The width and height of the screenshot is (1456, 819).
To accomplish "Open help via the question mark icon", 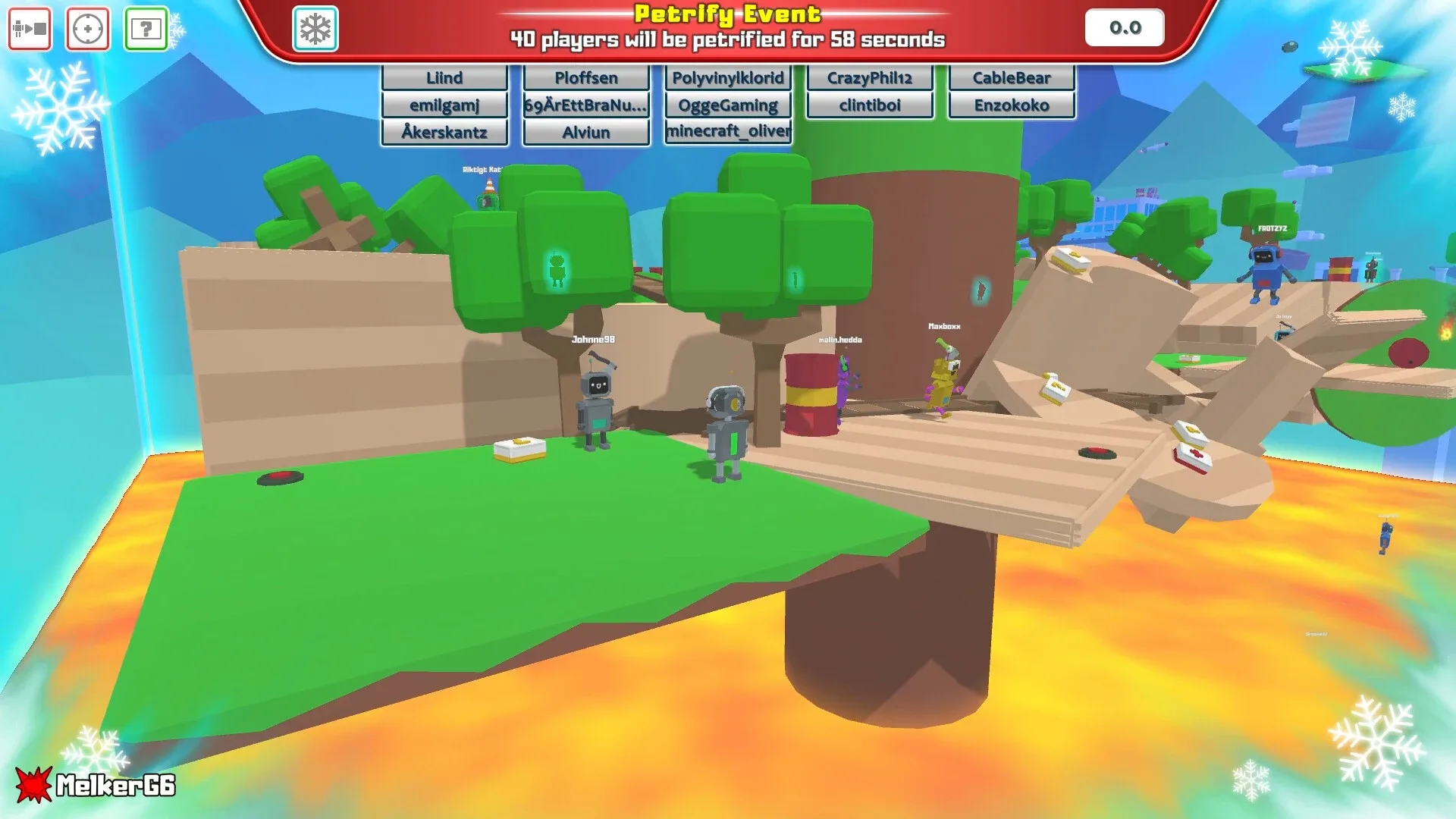I will (x=146, y=28).
